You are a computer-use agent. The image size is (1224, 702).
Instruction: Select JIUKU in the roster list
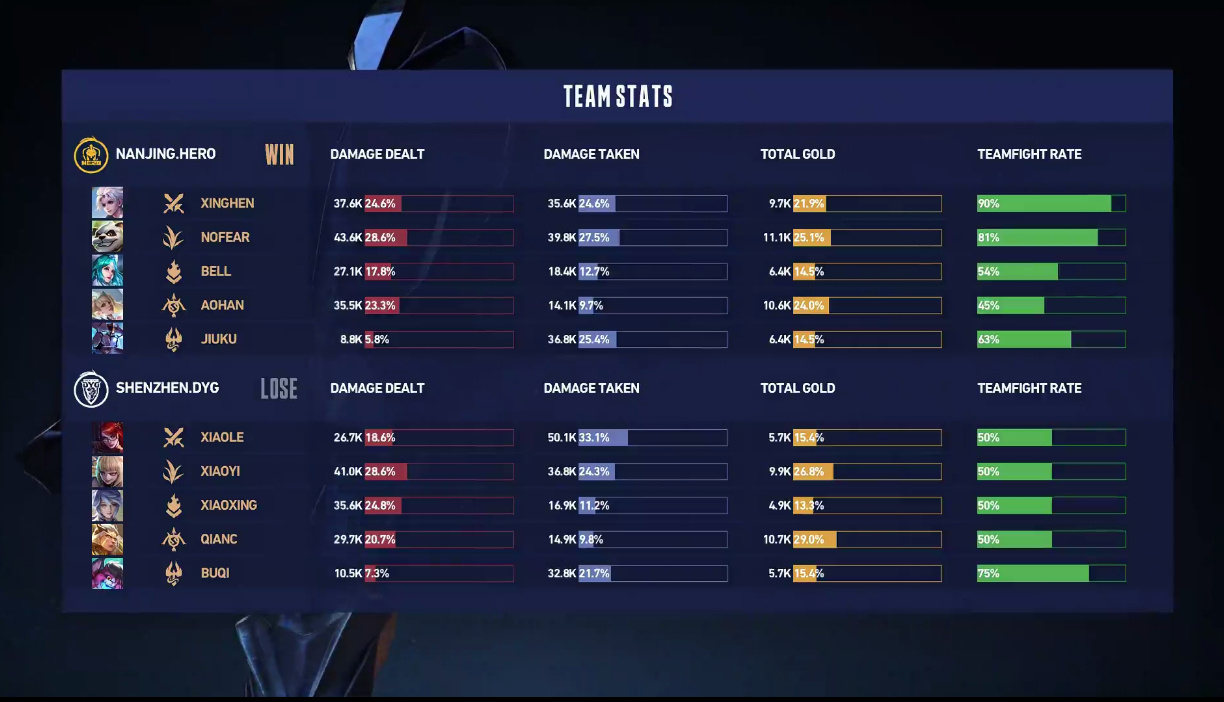(x=218, y=339)
